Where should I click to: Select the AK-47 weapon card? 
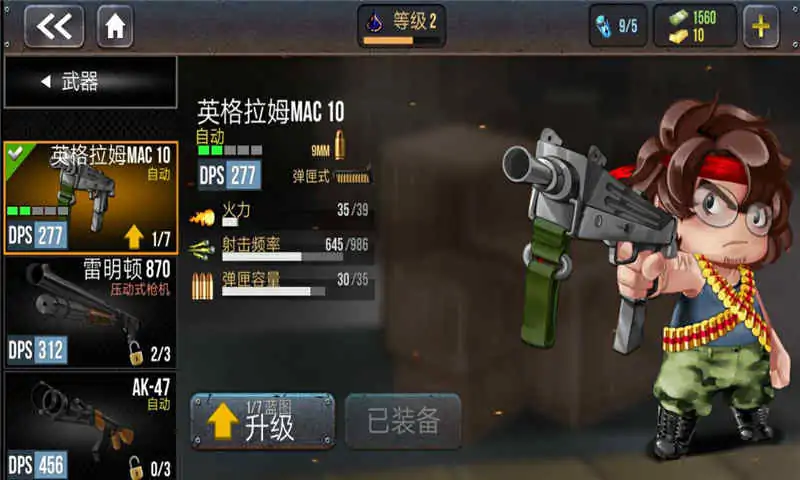pyautogui.click(x=90, y=424)
